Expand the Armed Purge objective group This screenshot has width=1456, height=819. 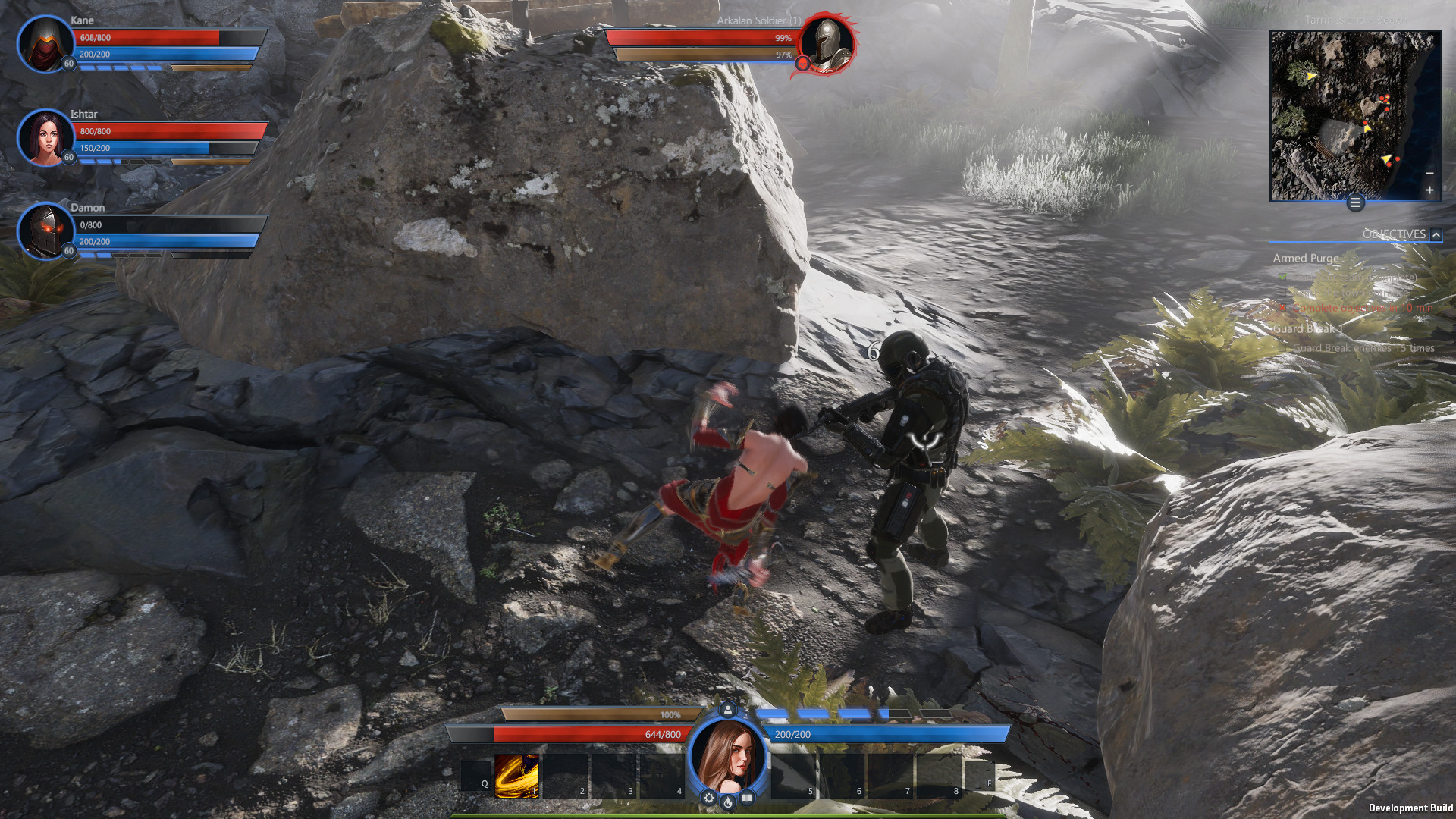tap(1305, 258)
